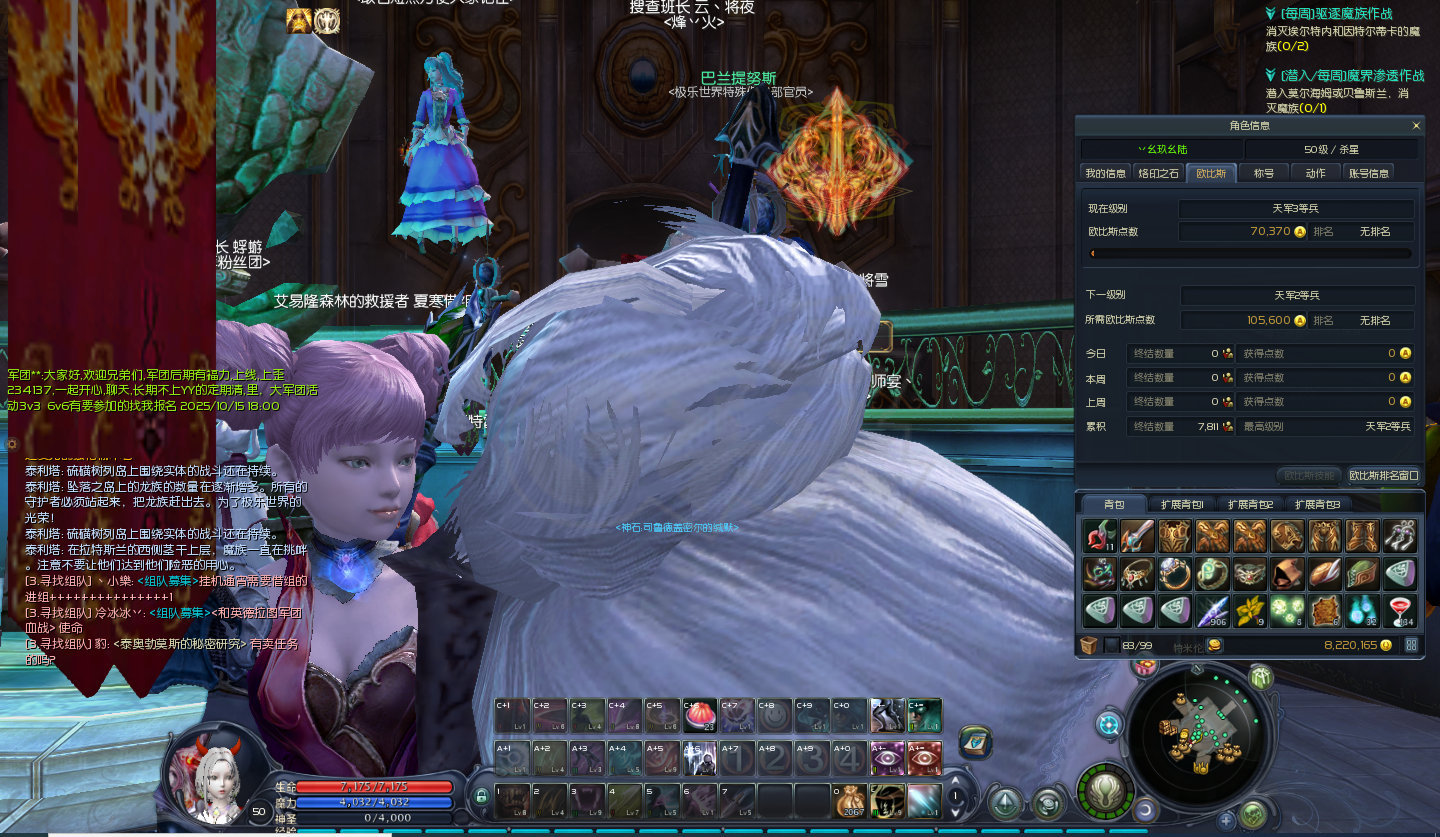This screenshot has width=1440, height=837.
Task: Open the 扩展背包2 bag tab
Action: (x=1250, y=504)
